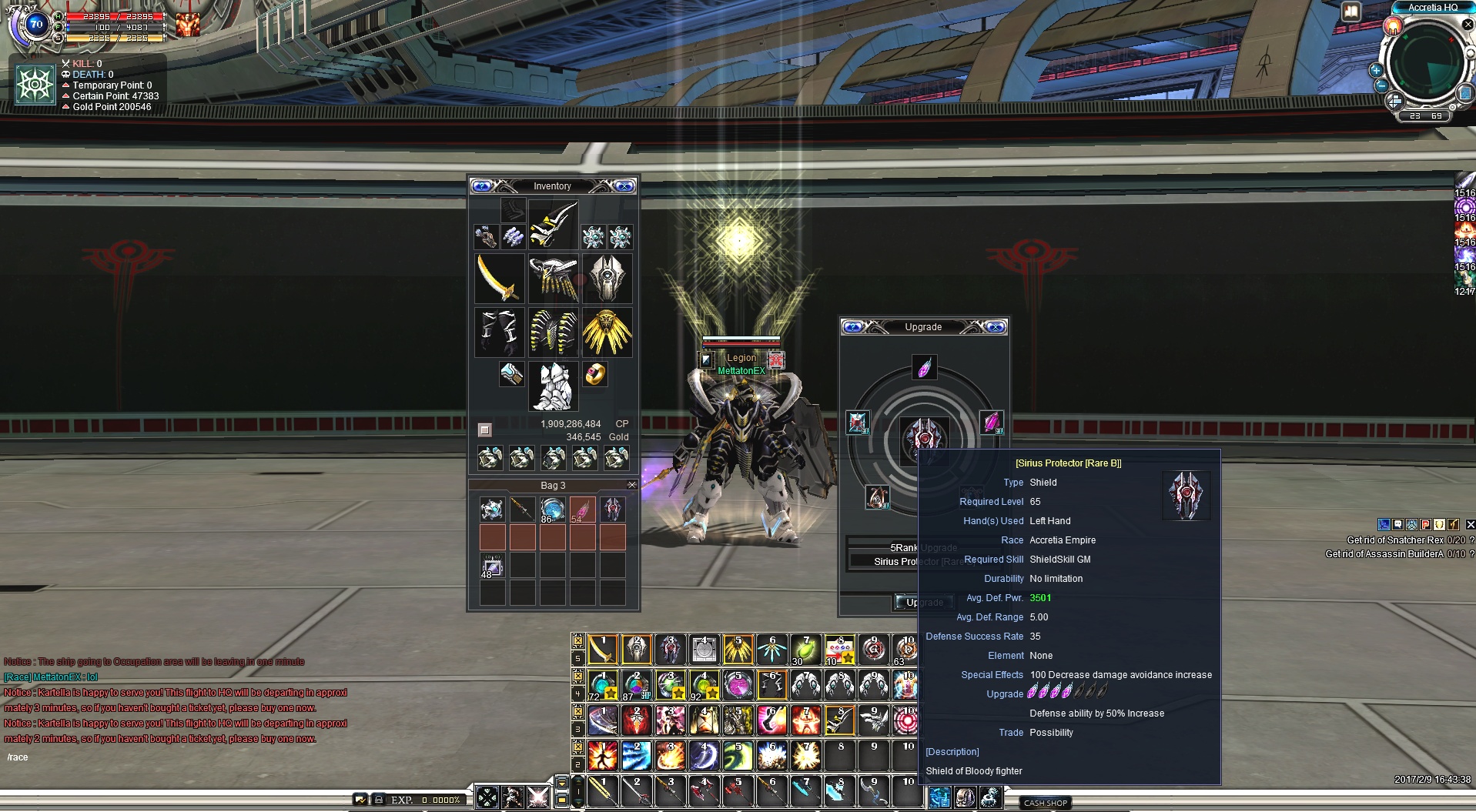The width and height of the screenshot is (1476, 812).
Task: Select the white armored boots equipment slot
Action: (x=553, y=386)
